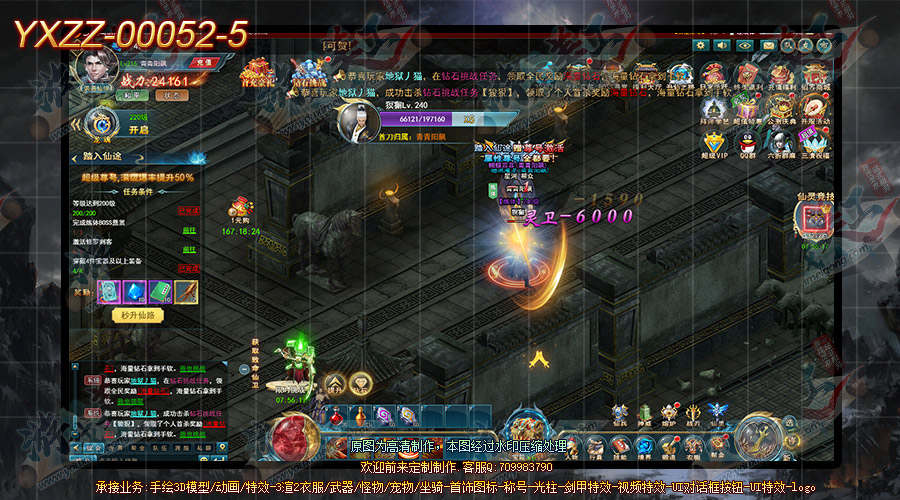Image resolution: width=900 pixels, height=500 pixels.
Task: Open the 1元购 red bag icon
Action: tap(239, 207)
